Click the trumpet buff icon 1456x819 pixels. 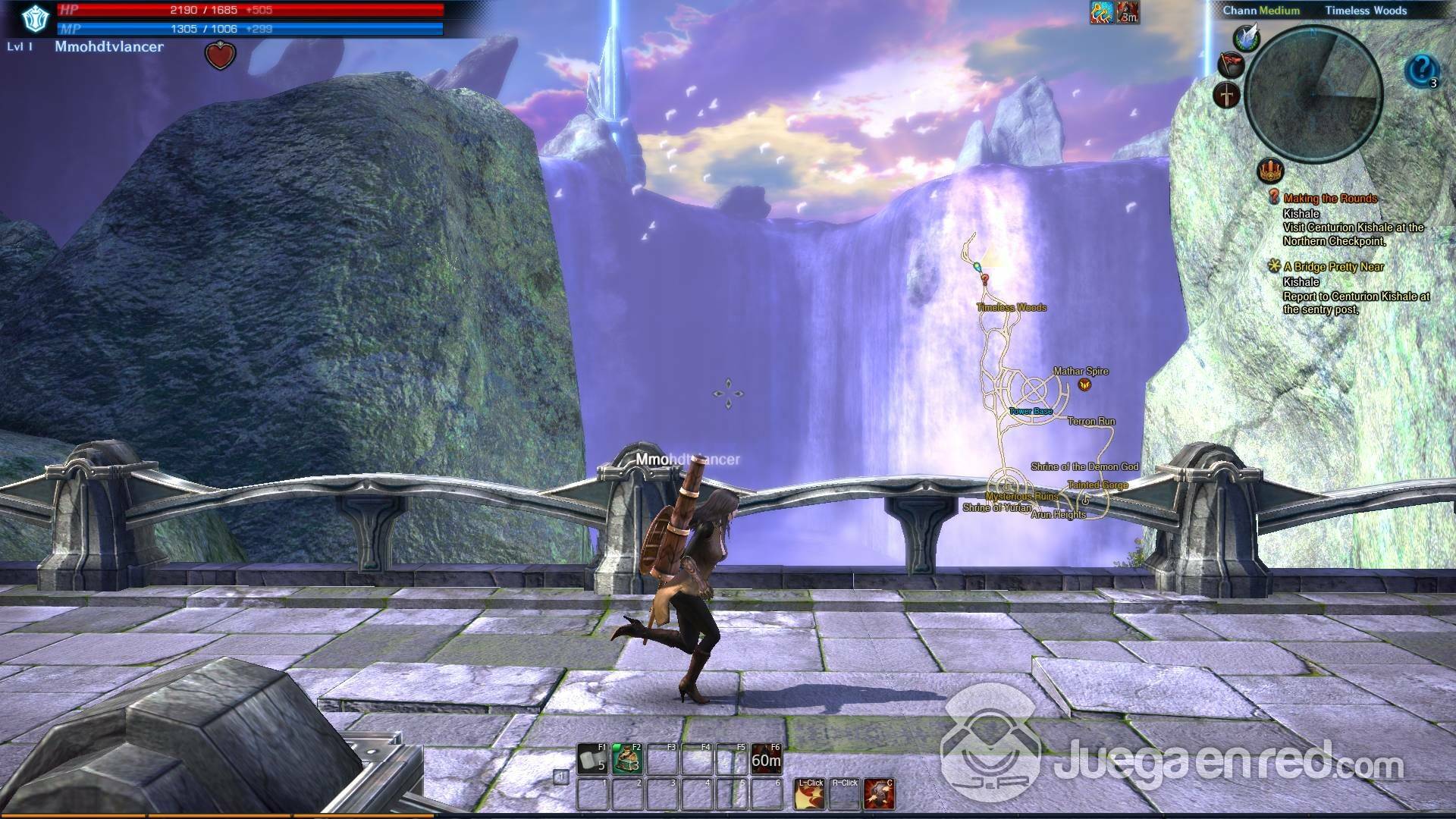click(x=1101, y=12)
